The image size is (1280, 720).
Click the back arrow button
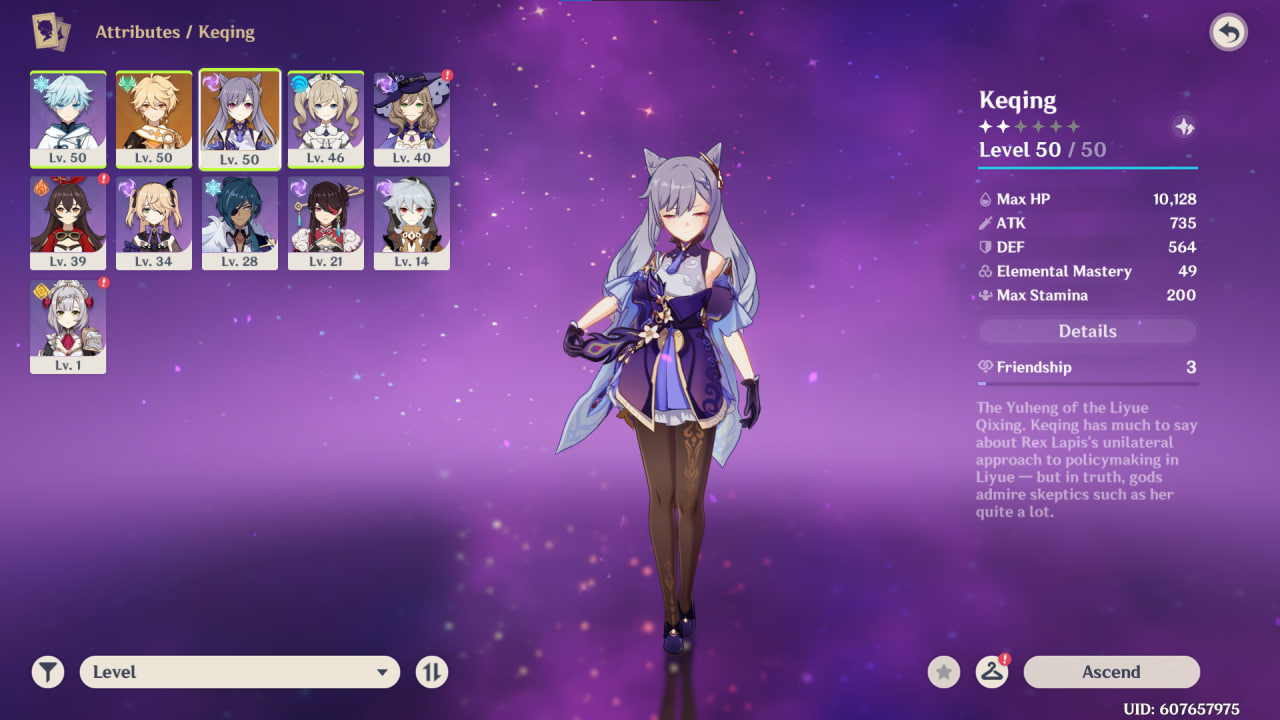pyautogui.click(x=1229, y=33)
